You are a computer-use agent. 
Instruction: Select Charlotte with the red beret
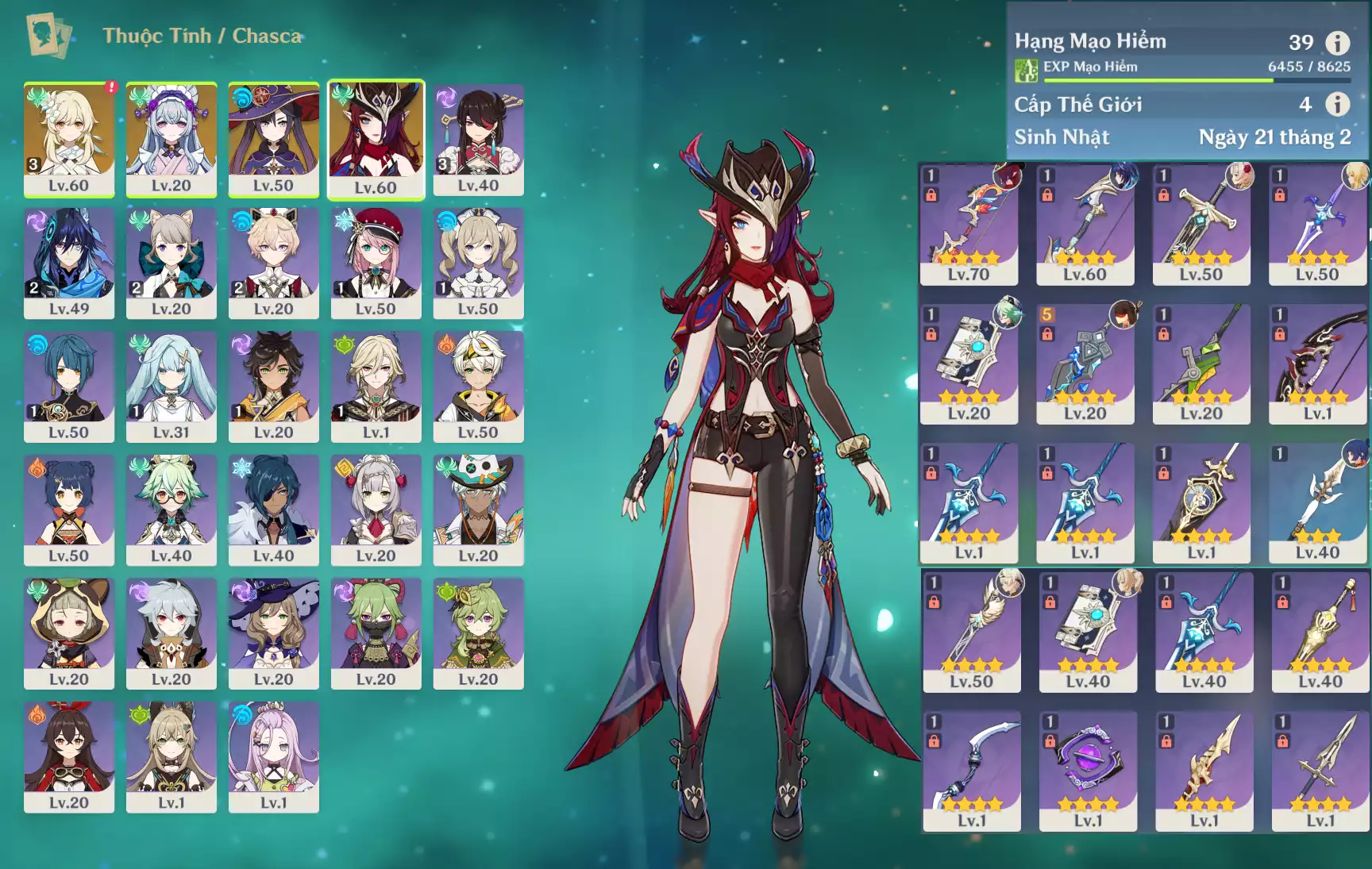(x=376, y=263)
